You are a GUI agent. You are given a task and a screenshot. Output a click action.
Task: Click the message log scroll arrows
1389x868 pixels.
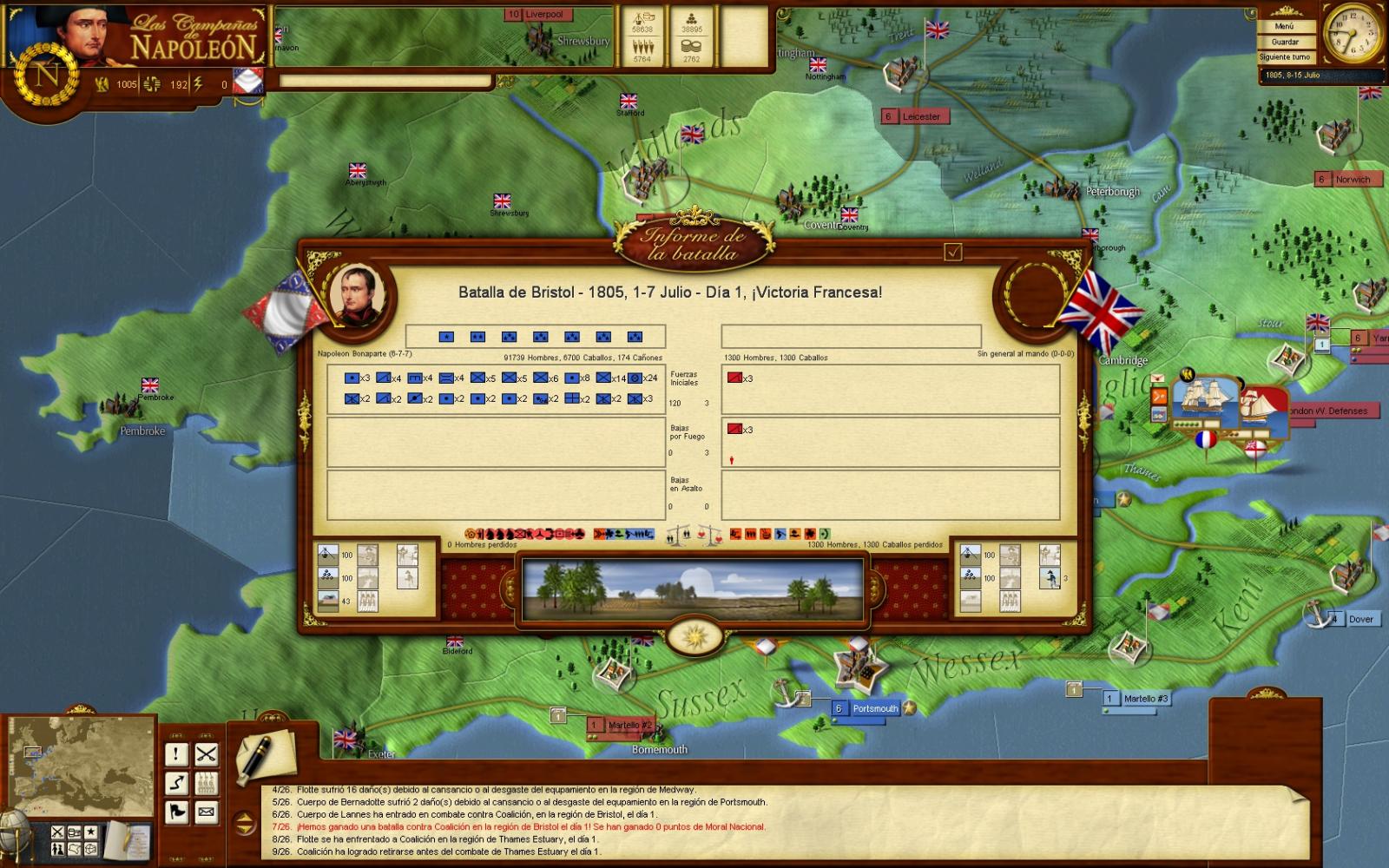246,820
